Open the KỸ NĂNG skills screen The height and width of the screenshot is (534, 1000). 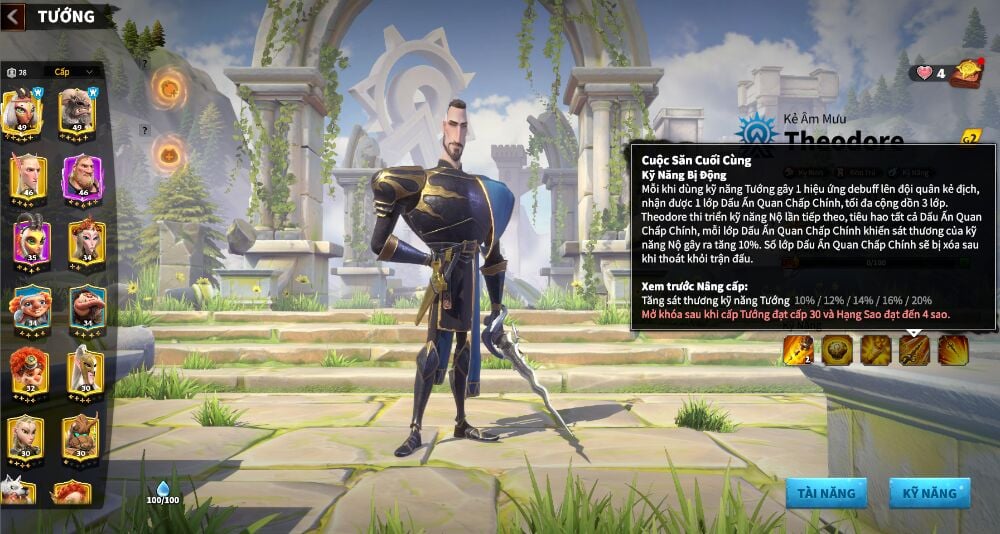point(929,493)
